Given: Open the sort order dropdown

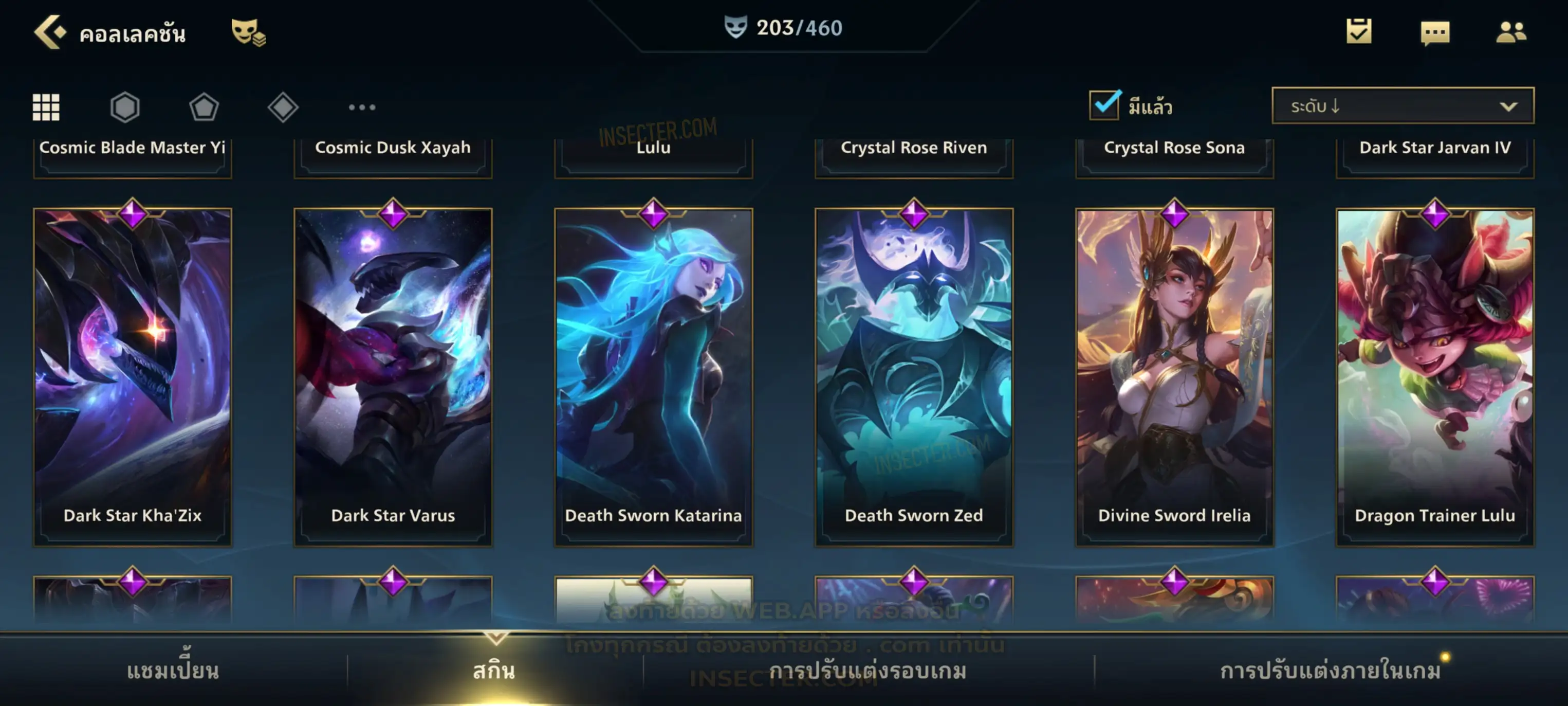Looking at the screenshot, I should [1403, 106].
